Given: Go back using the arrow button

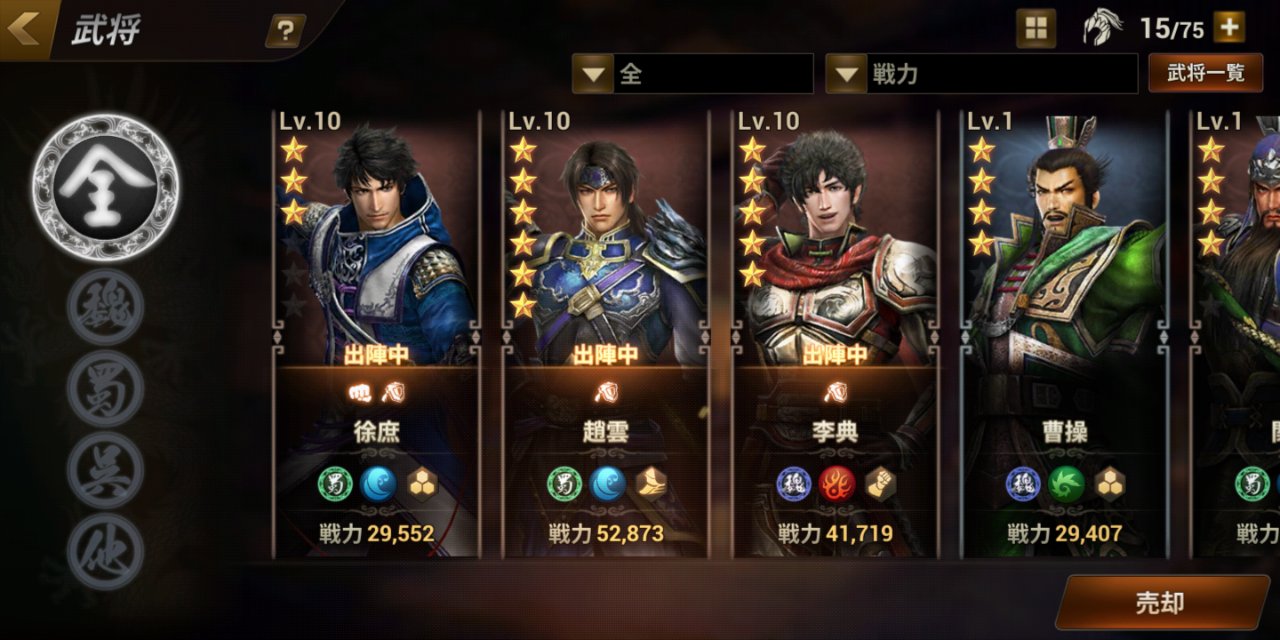Looking at the screenshot, I should (x=26, y=29).
